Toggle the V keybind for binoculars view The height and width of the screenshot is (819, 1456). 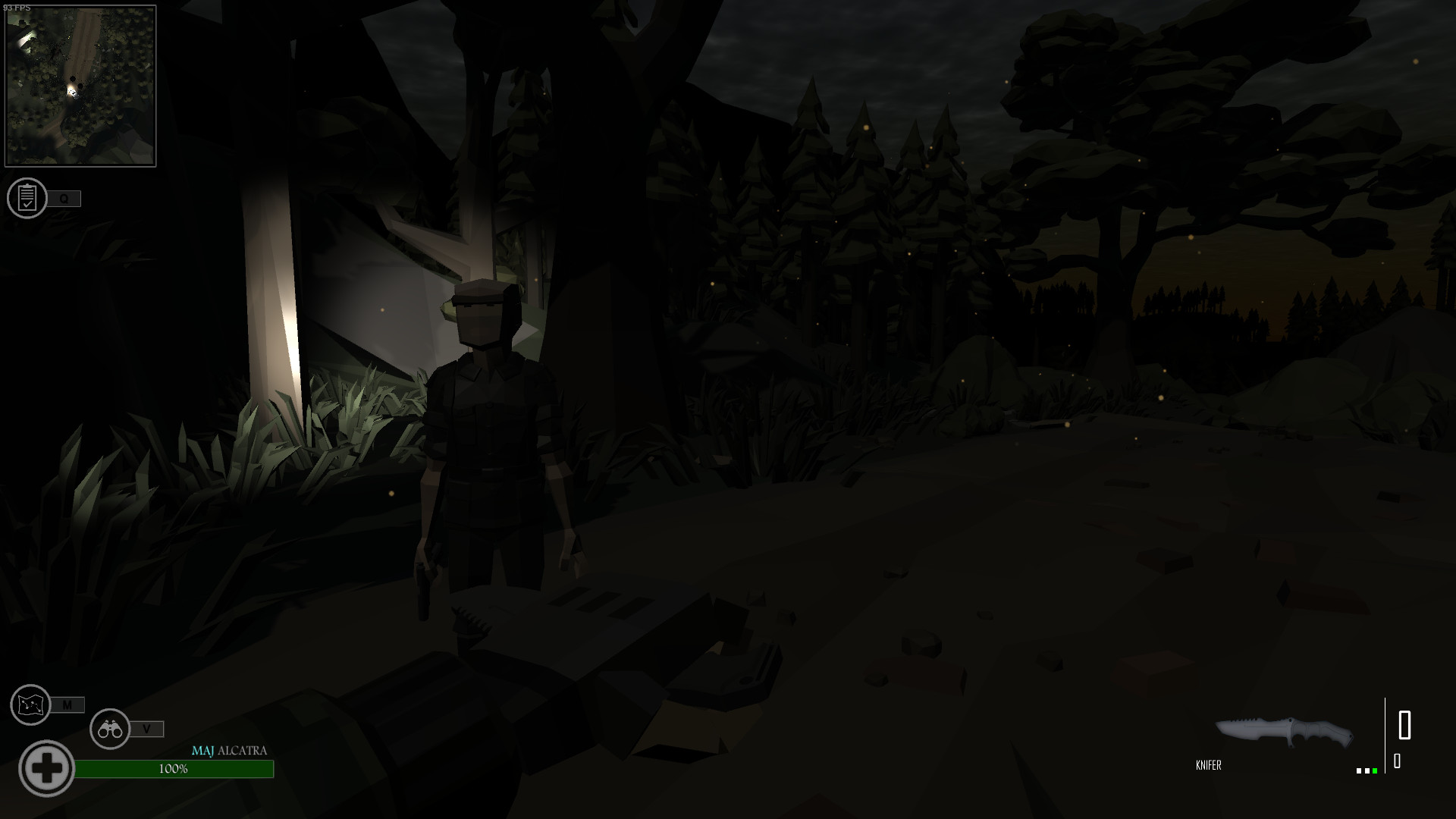pos(147,729)
